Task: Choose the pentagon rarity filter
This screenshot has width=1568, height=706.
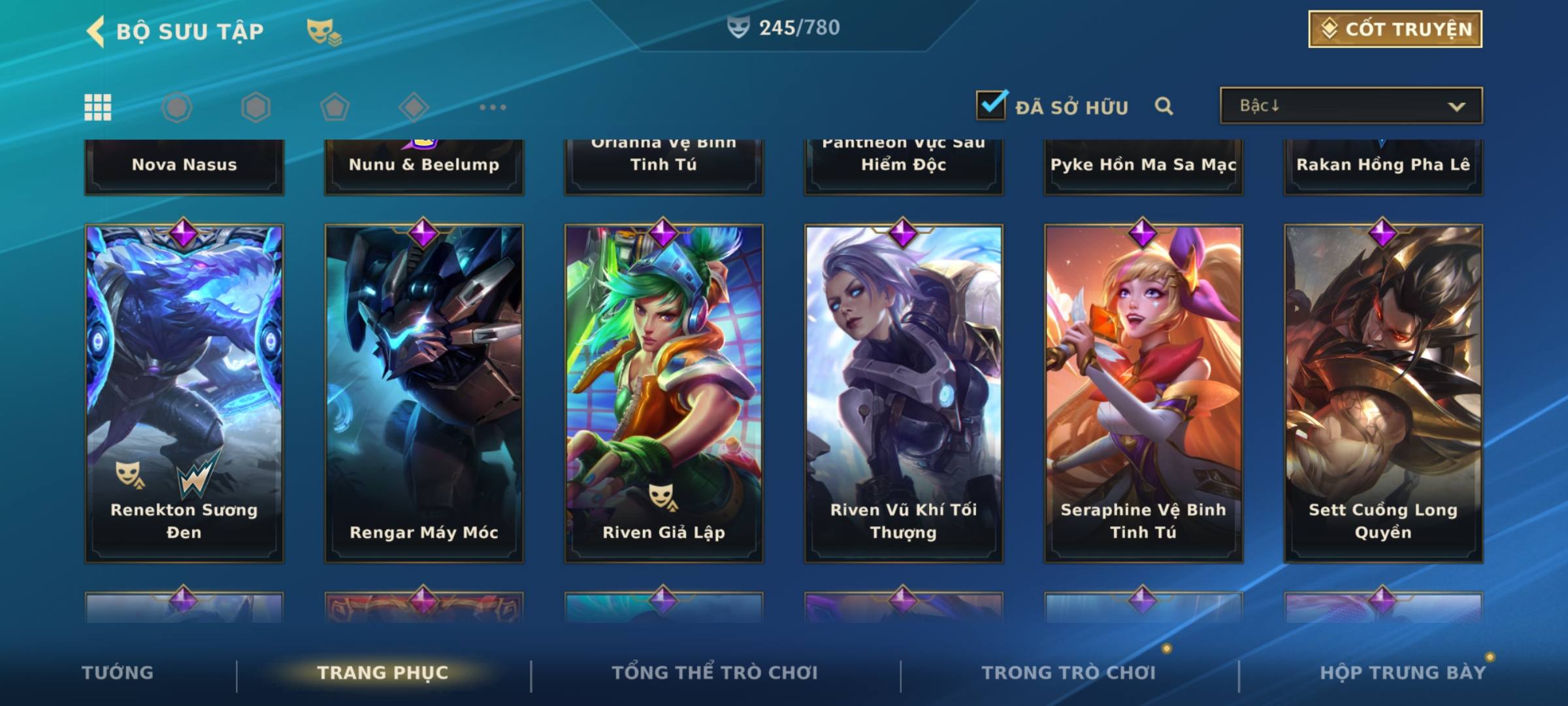Action: click(x=335, y=107)
